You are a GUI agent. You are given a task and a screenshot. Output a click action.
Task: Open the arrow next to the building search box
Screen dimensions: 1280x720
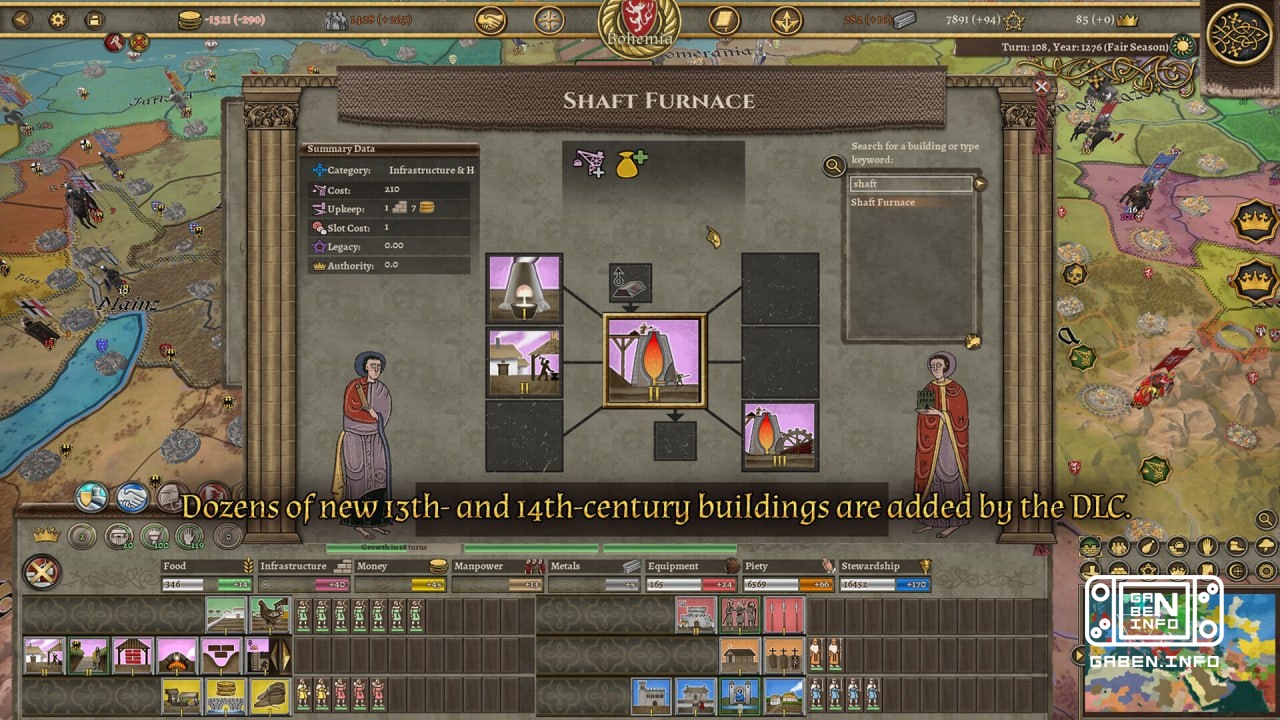[978, 184]
